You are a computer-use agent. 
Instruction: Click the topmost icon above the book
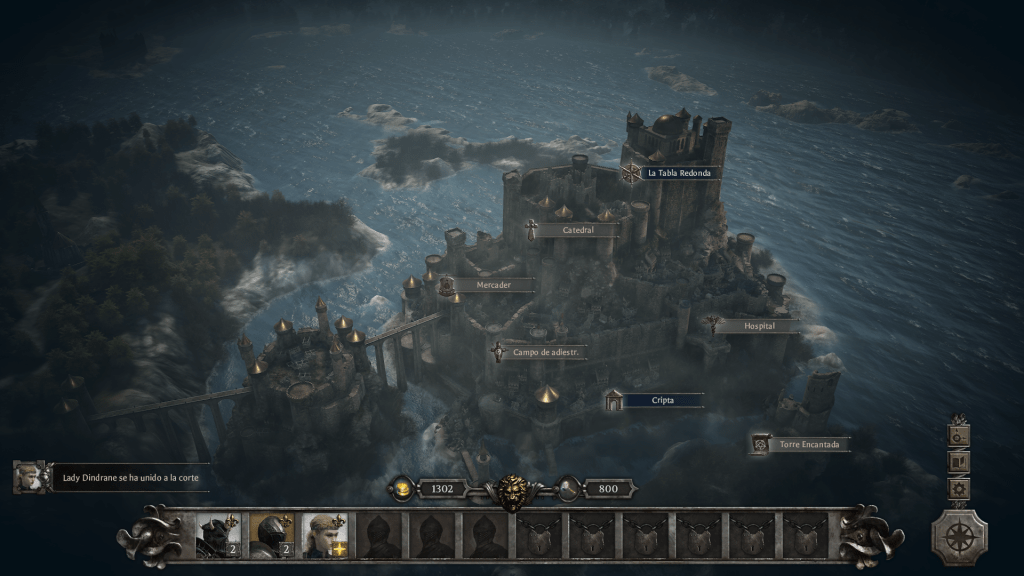point(959,434)
